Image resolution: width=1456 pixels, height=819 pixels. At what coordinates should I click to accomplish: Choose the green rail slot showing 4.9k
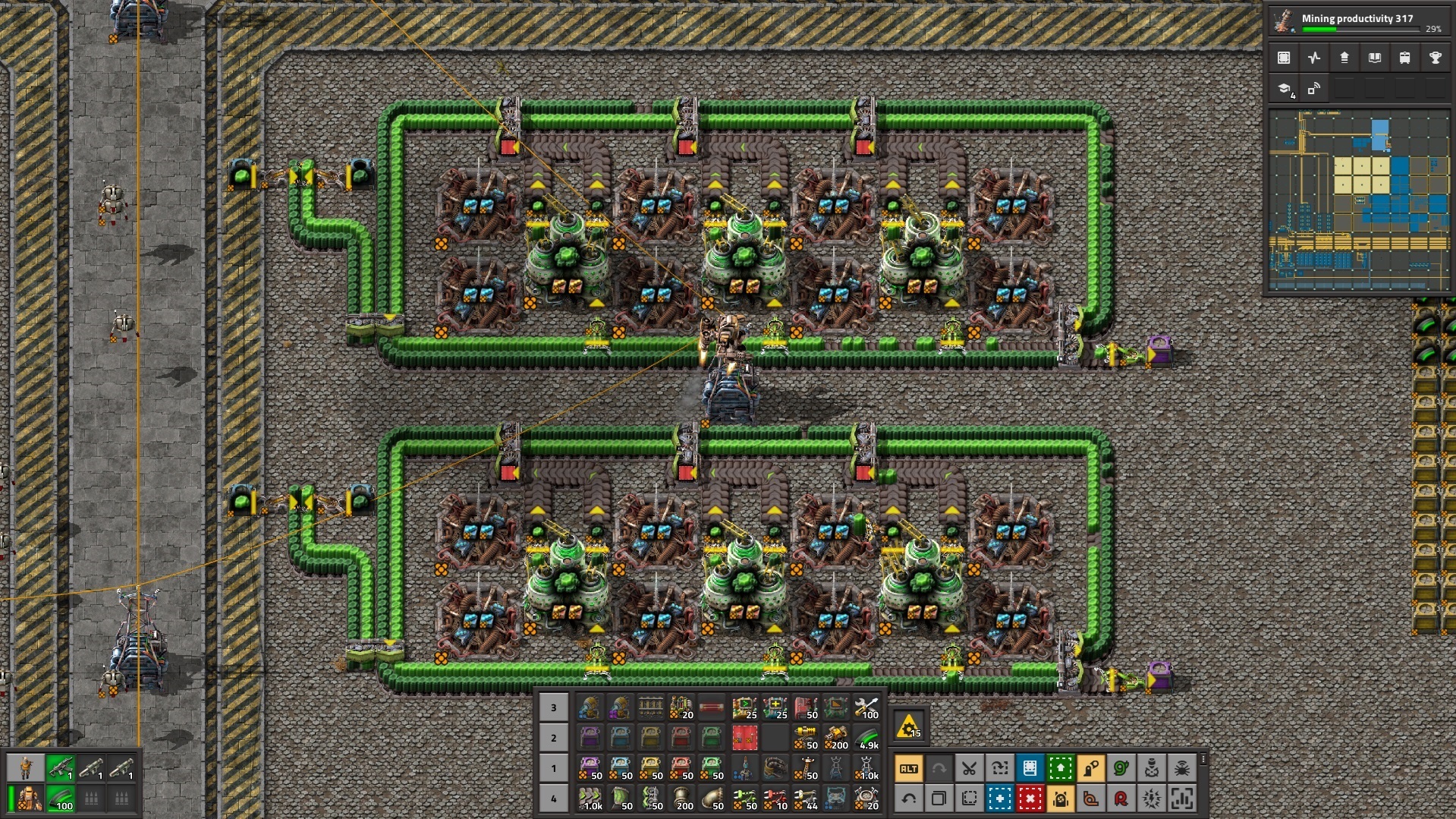[x=866, y=738]
